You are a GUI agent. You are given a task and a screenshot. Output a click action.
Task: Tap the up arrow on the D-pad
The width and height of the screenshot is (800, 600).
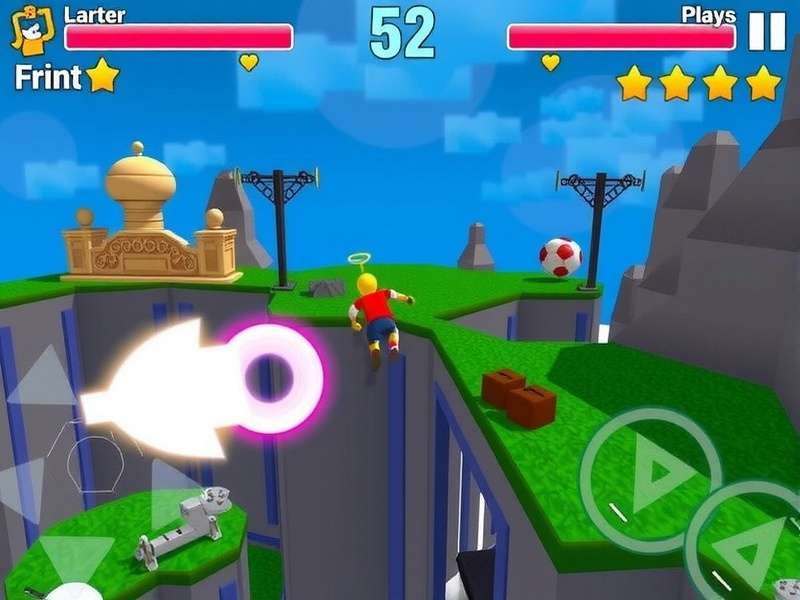click(x=45, y=378)
